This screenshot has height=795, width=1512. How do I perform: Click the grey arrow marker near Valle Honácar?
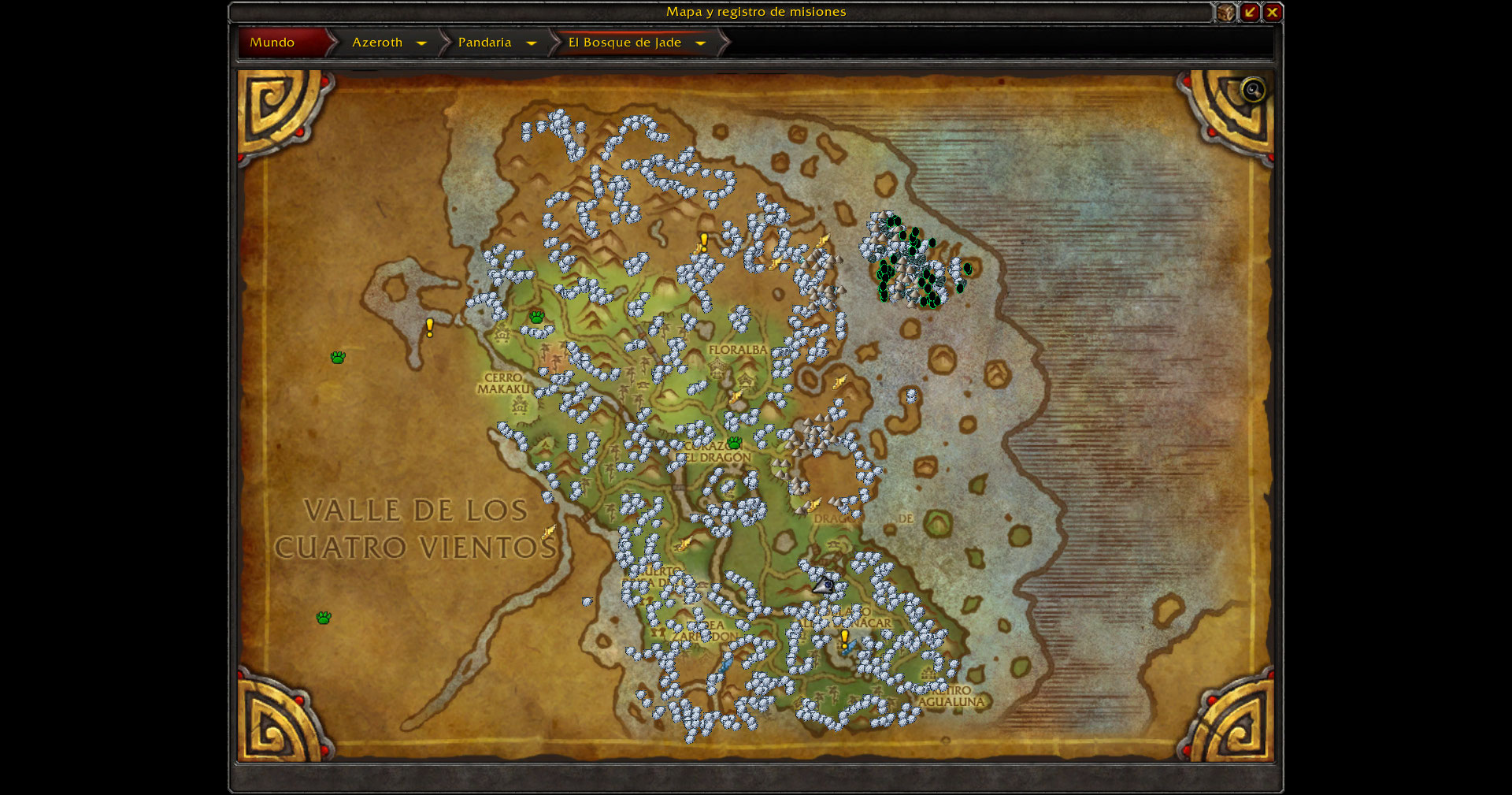pos(824,586)
